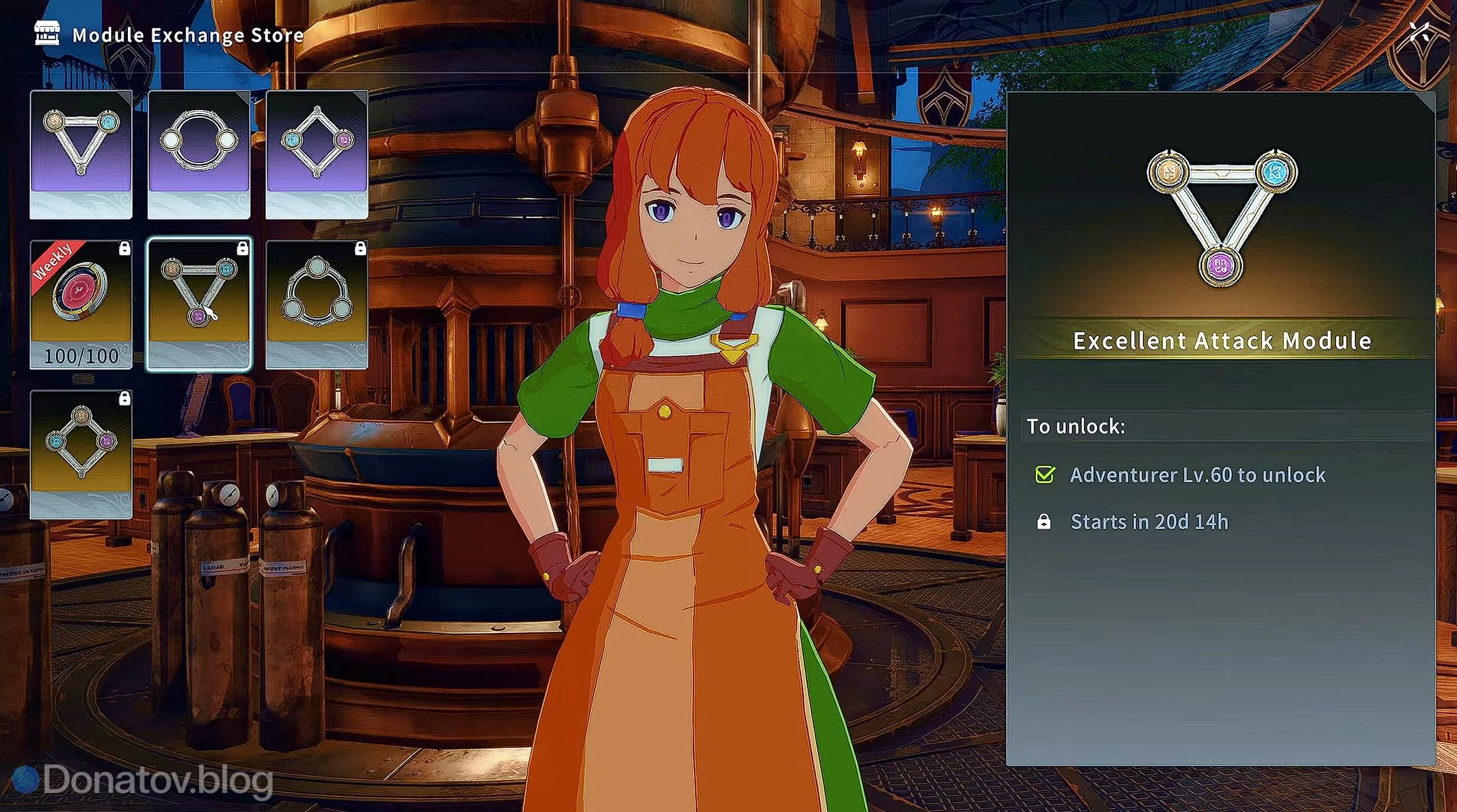Screen dimensions: 1457x812
Task: Select the purple two-node ring module
Action: [x=199, y=154]
